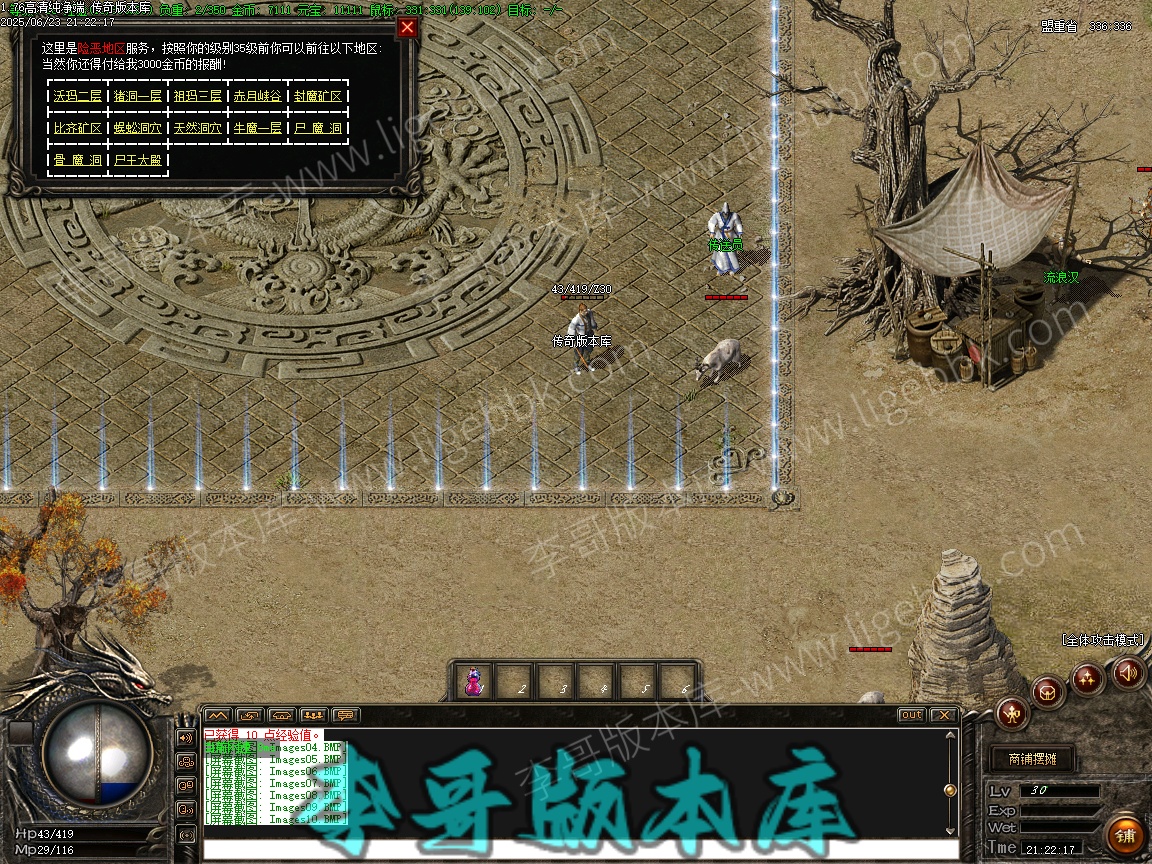This screenshot has width=1152, height=864.
Task: Select the 蜈蚣洞穴 teleport option
Action: [138, 128]
